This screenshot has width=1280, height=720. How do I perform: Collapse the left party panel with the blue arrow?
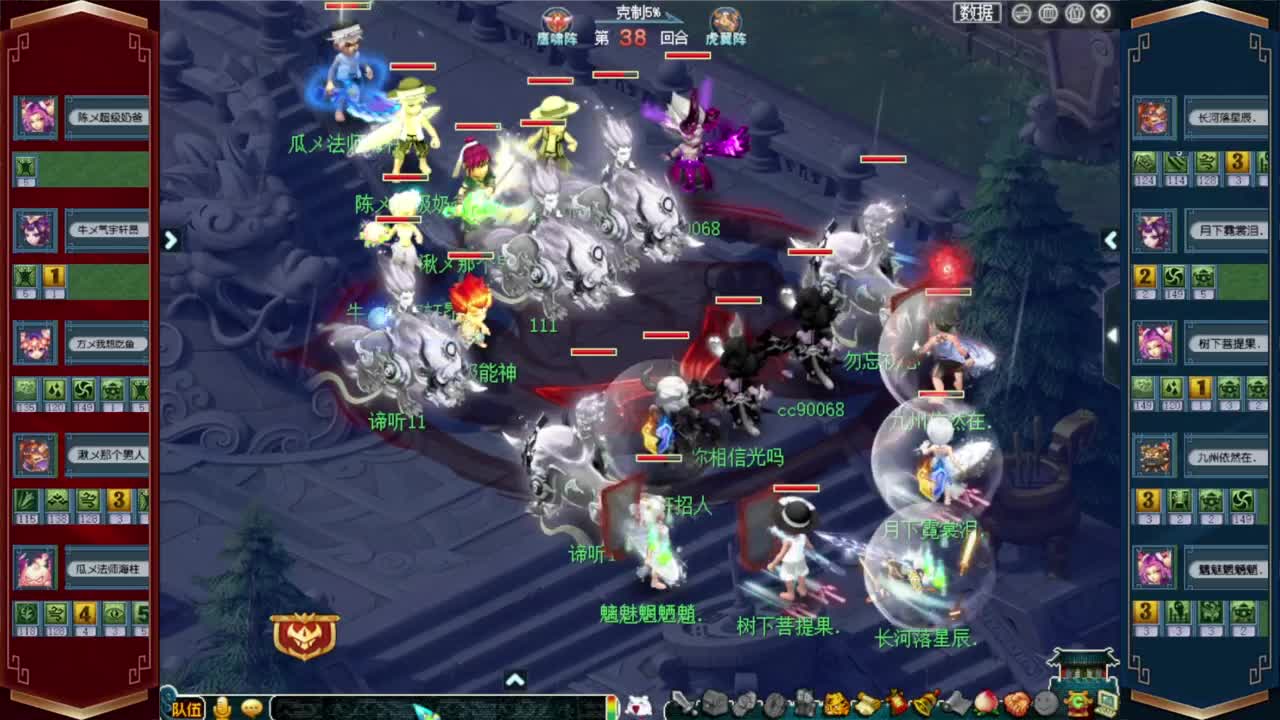click(171, 240)
